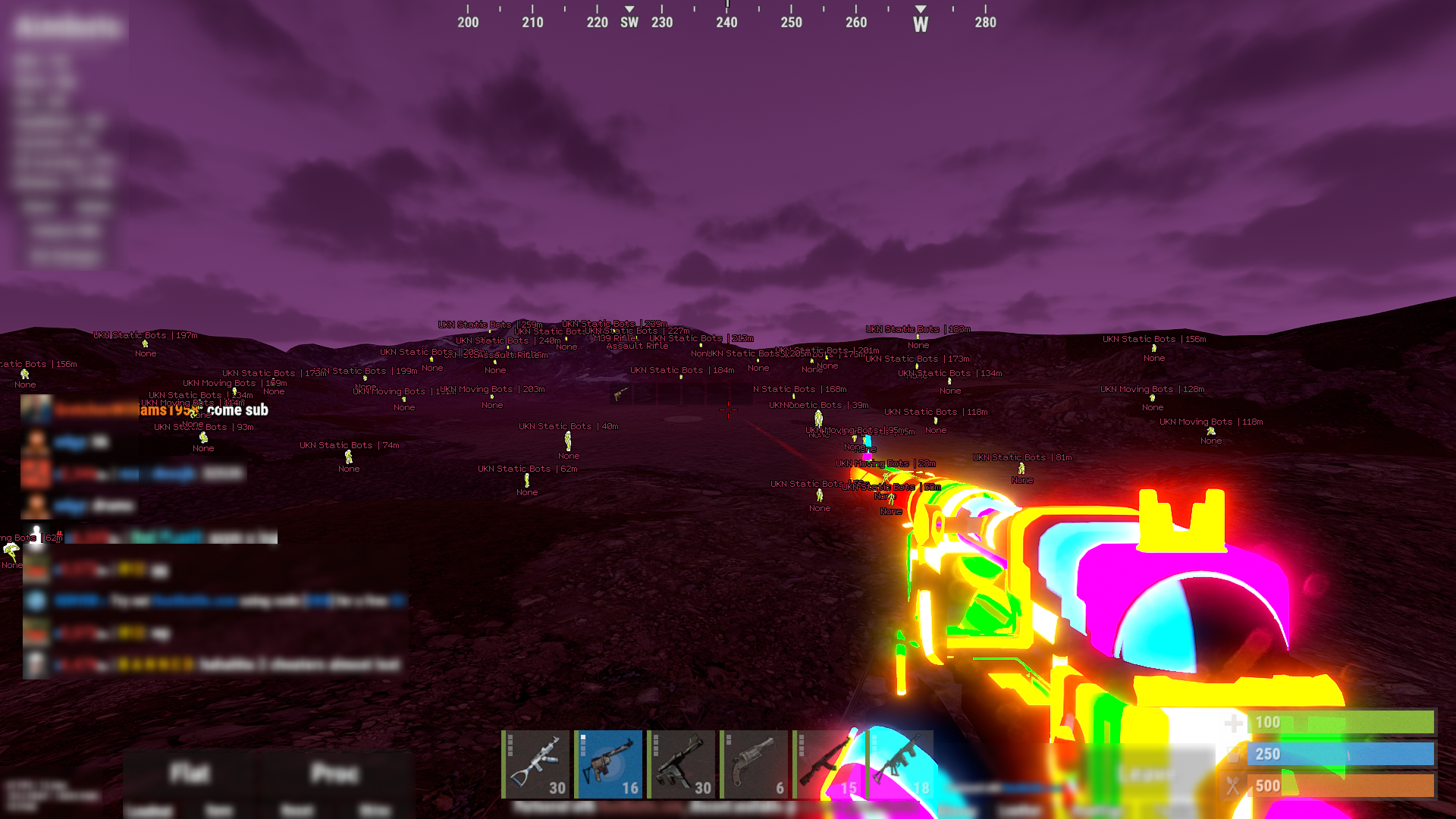Viewport: 1456px width, 819px height.
Task: Click the blue hydration bar showing 250
Action: 1342,755
